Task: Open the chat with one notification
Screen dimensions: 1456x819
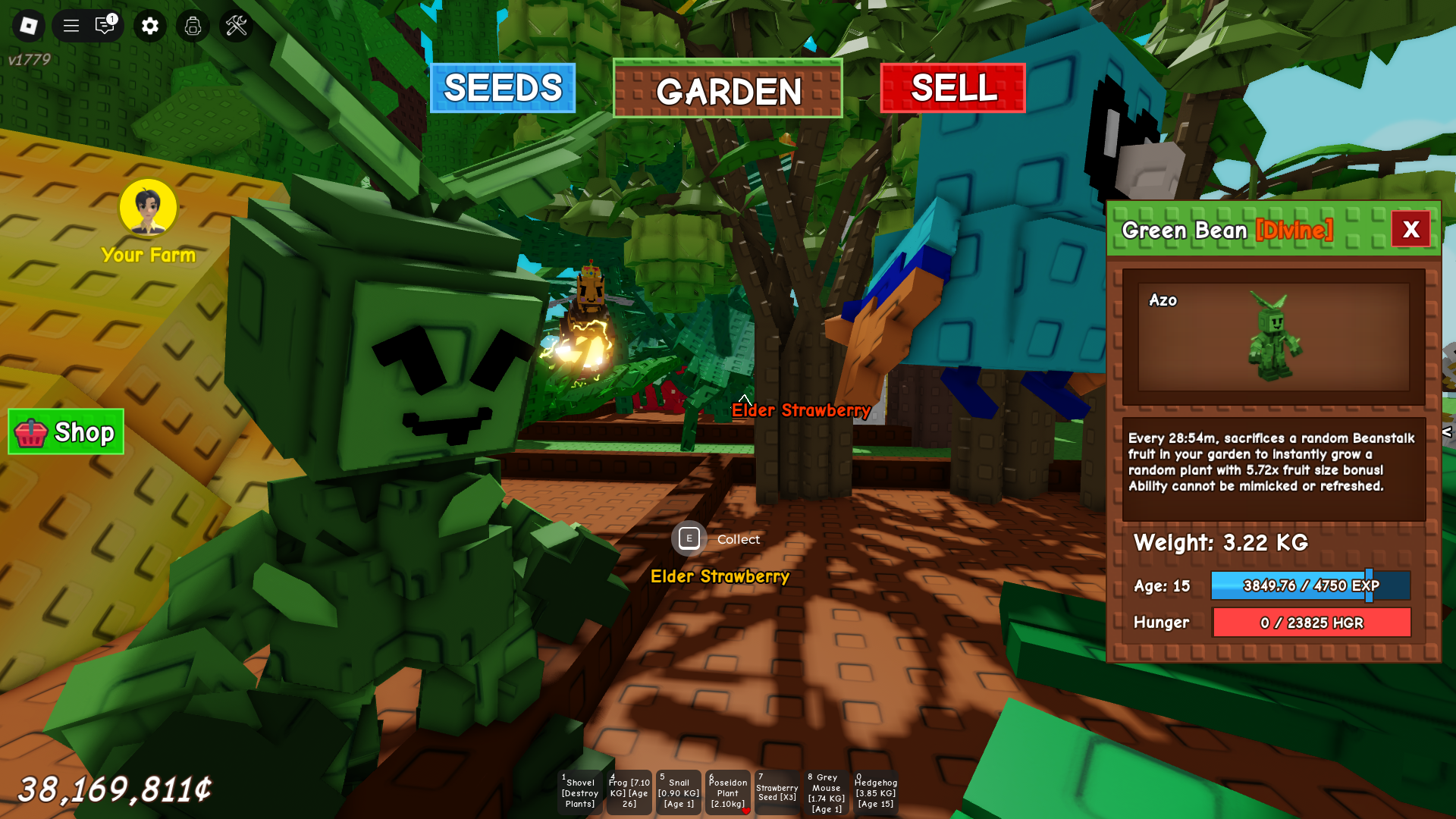Action: pyautogui.click(x=105, y=26)
